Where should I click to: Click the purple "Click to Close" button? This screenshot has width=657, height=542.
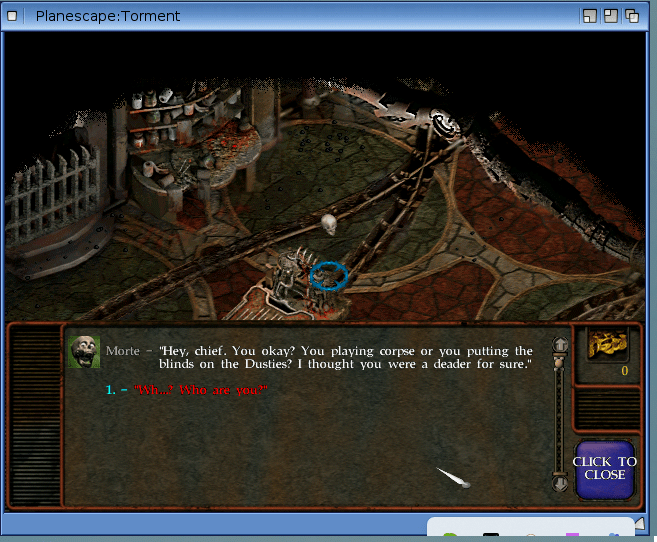(604, 468)
